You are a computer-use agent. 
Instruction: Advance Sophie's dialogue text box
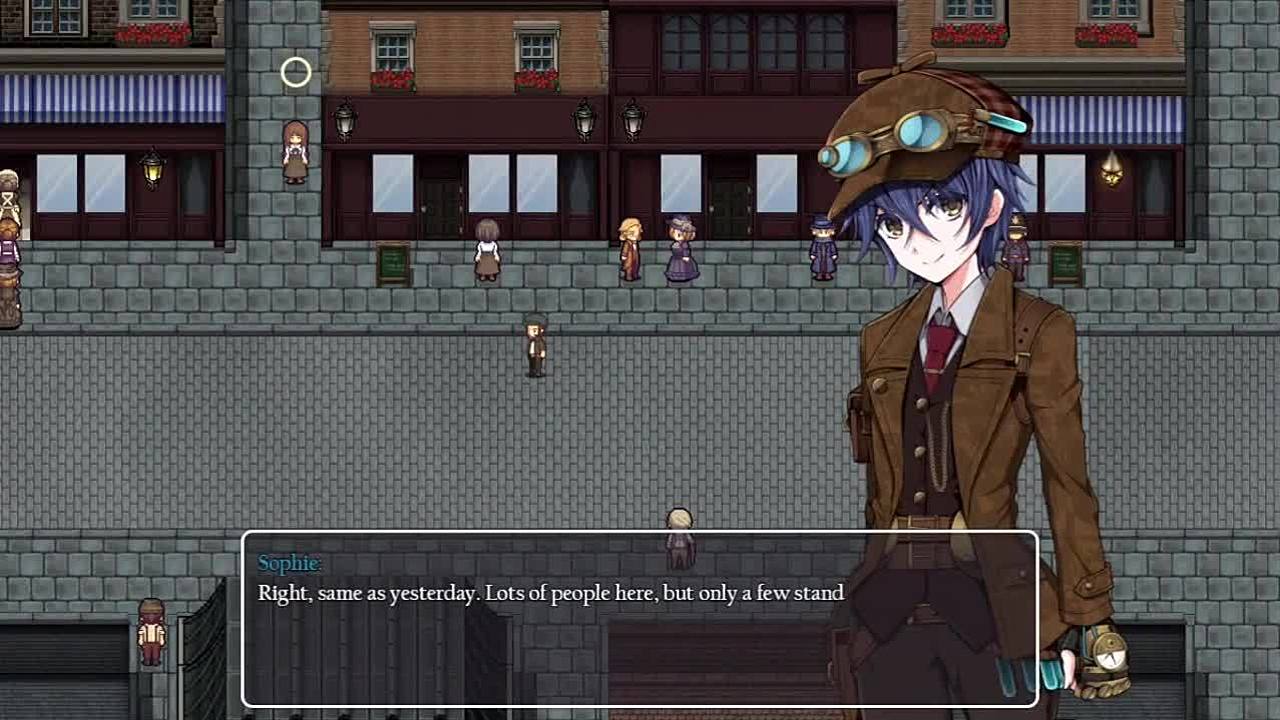[640, 620]
